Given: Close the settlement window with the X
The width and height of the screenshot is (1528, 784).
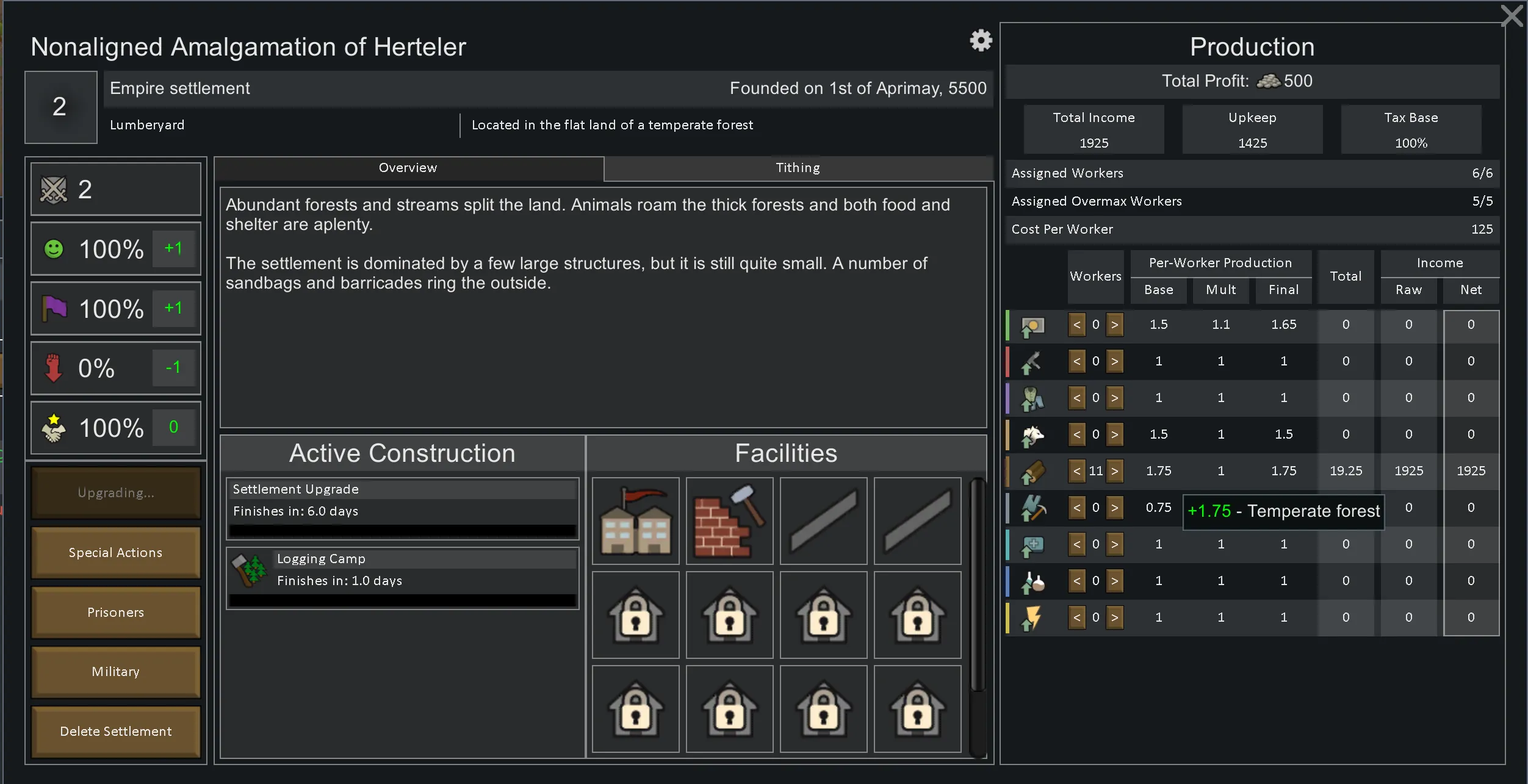Looking at the screenshot, I should (x=1512, y=16).
